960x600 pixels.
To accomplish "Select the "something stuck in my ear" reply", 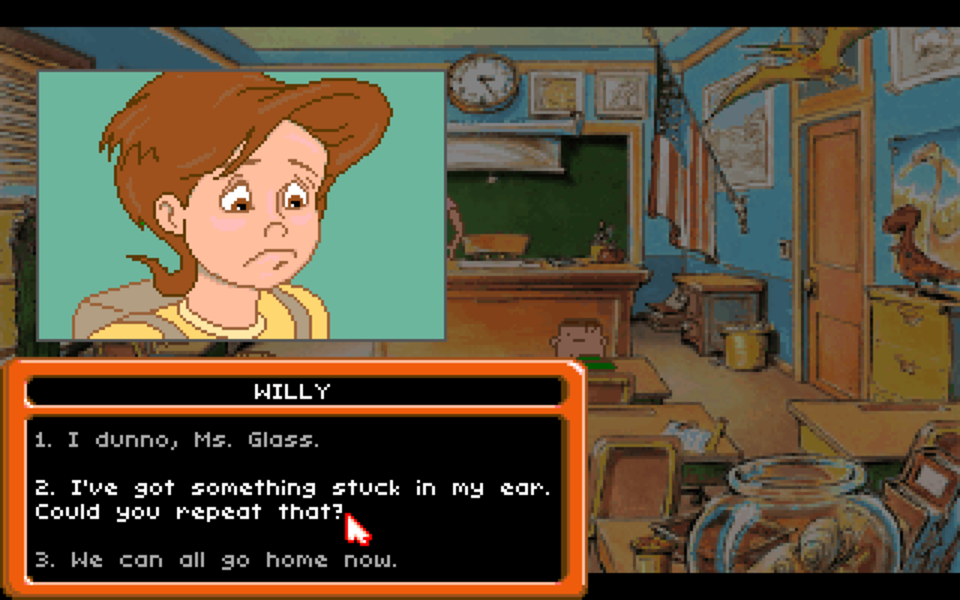I will tap(290, 499).
